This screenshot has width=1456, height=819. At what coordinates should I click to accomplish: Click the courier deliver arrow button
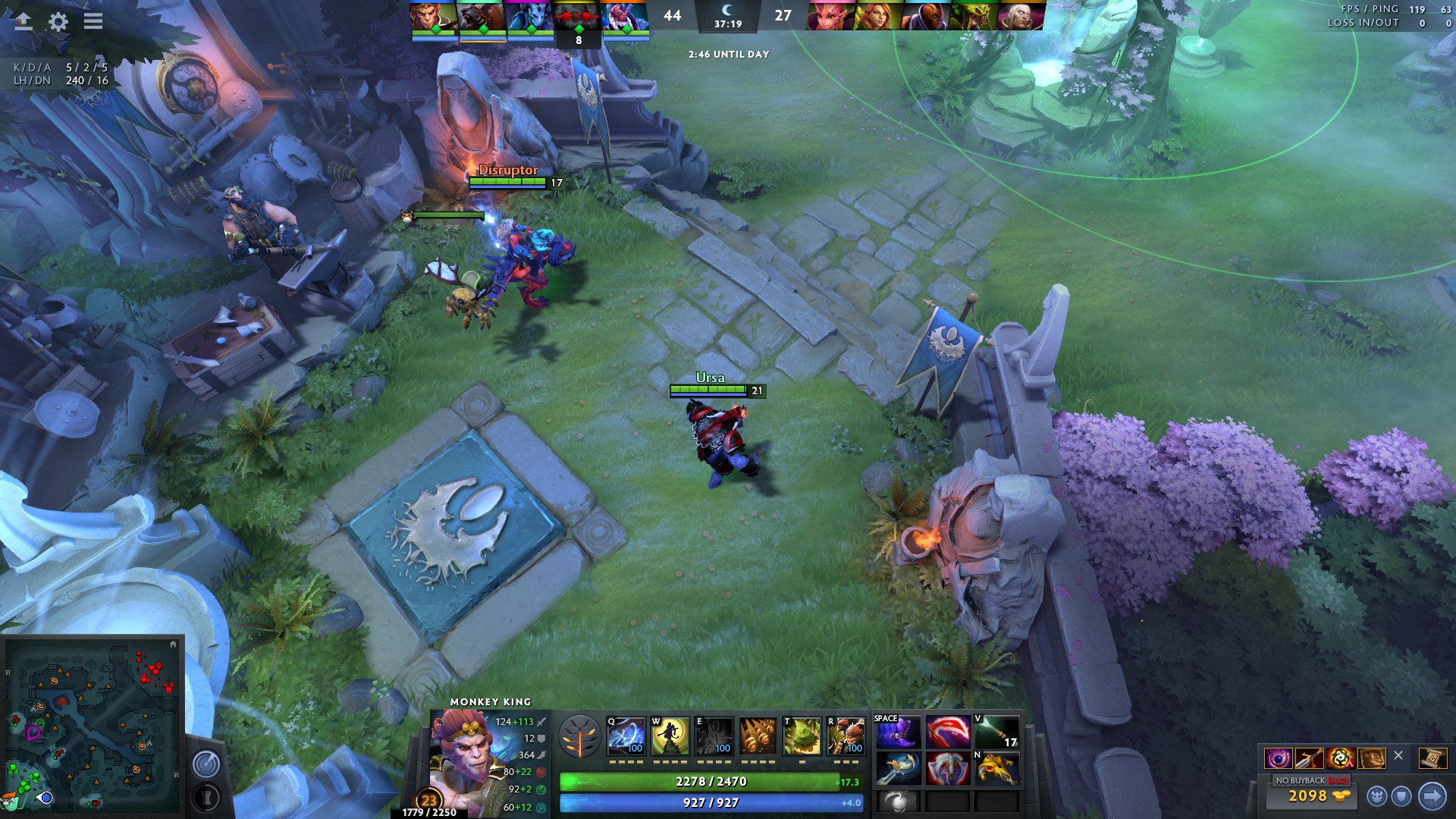point(1432,796)
